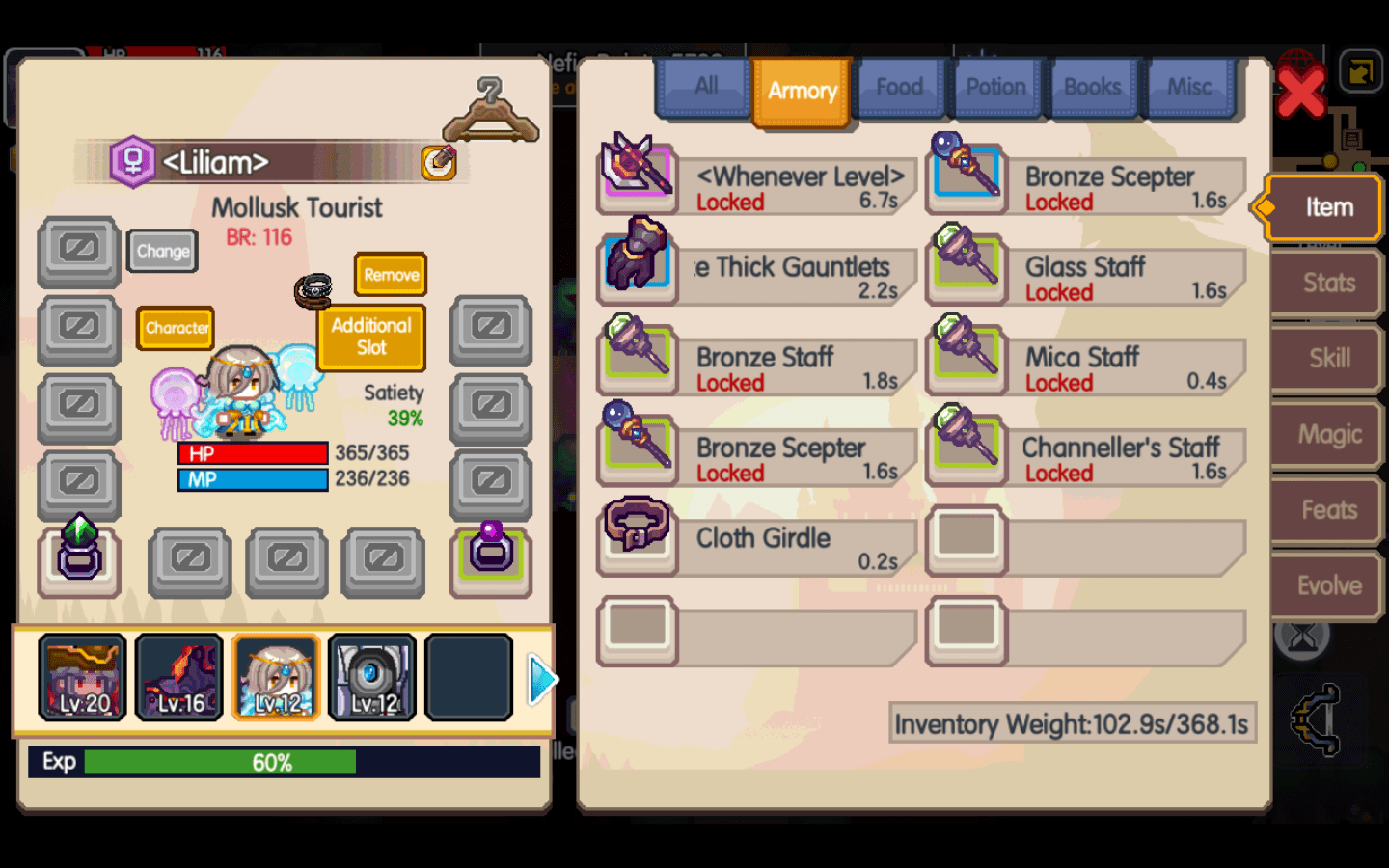Screen dimensions: 1389x868
Task: Click the Remove equipment toggle button
Action: pyautogui.click(x=390, y=275)
